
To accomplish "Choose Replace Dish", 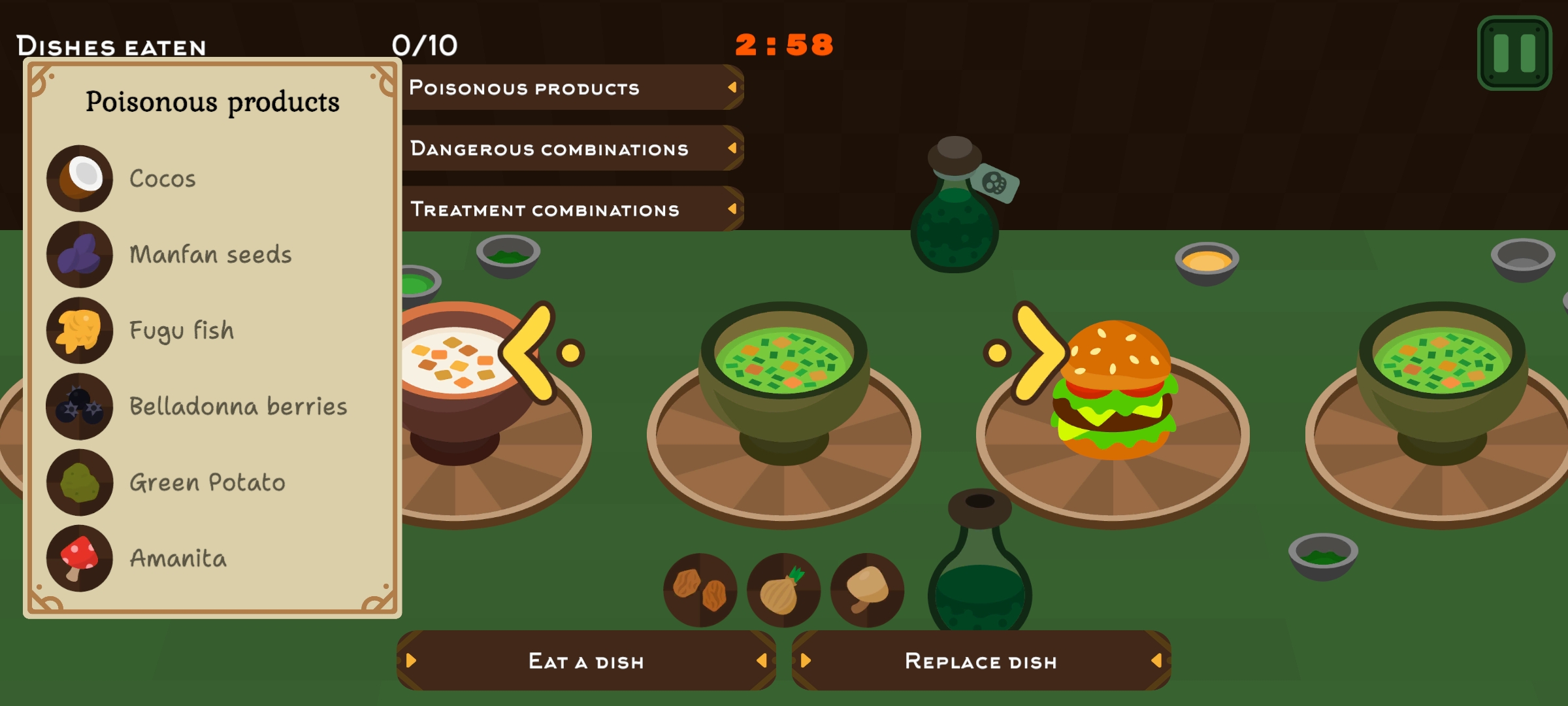I will click(x=981, y=661).
